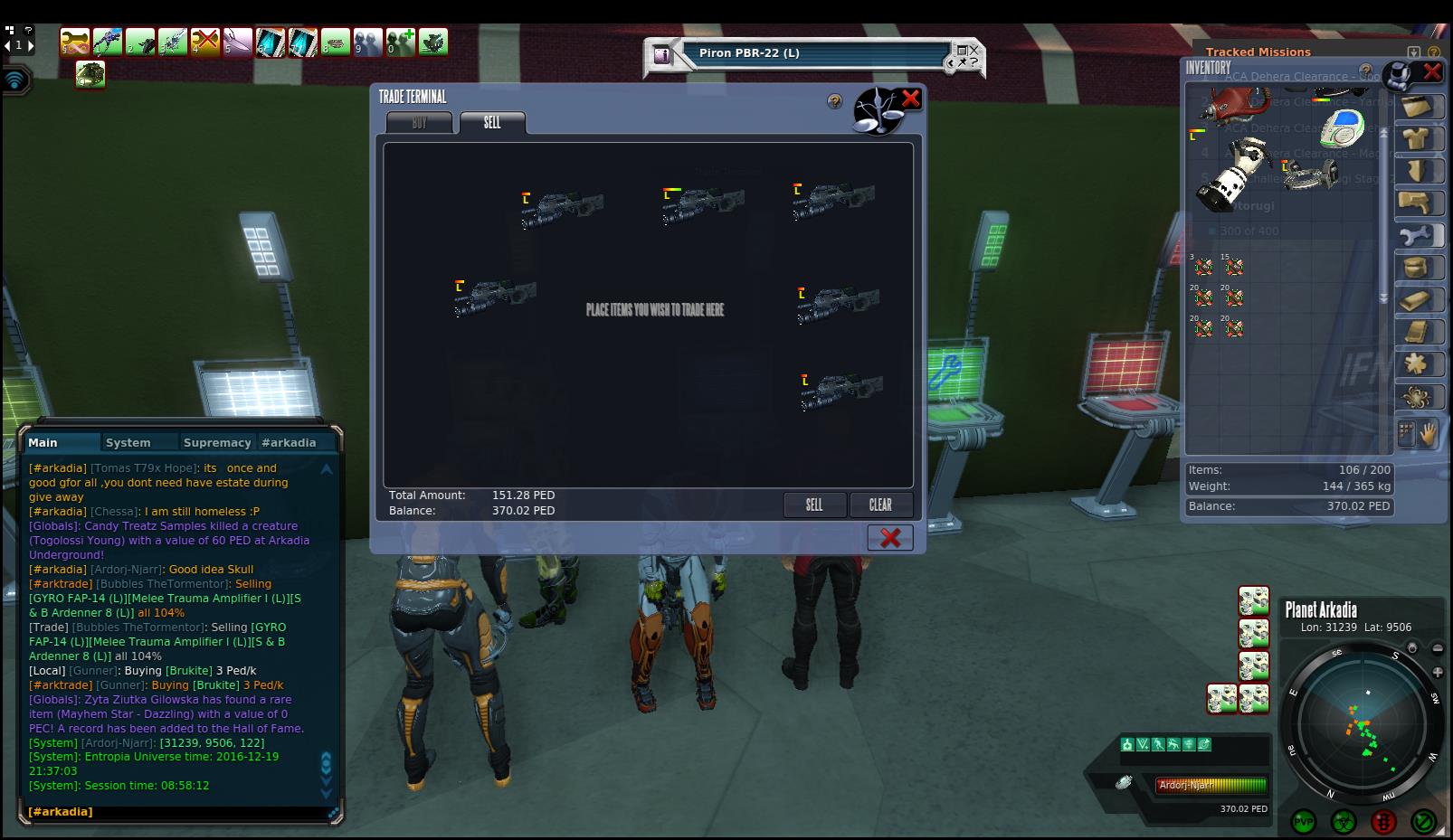Image resolution: width=1453 pixels, height=840 pixels.
Task: Activate the crossed-out wrench hotbar slot 4
Action: [x=205, y=42]
